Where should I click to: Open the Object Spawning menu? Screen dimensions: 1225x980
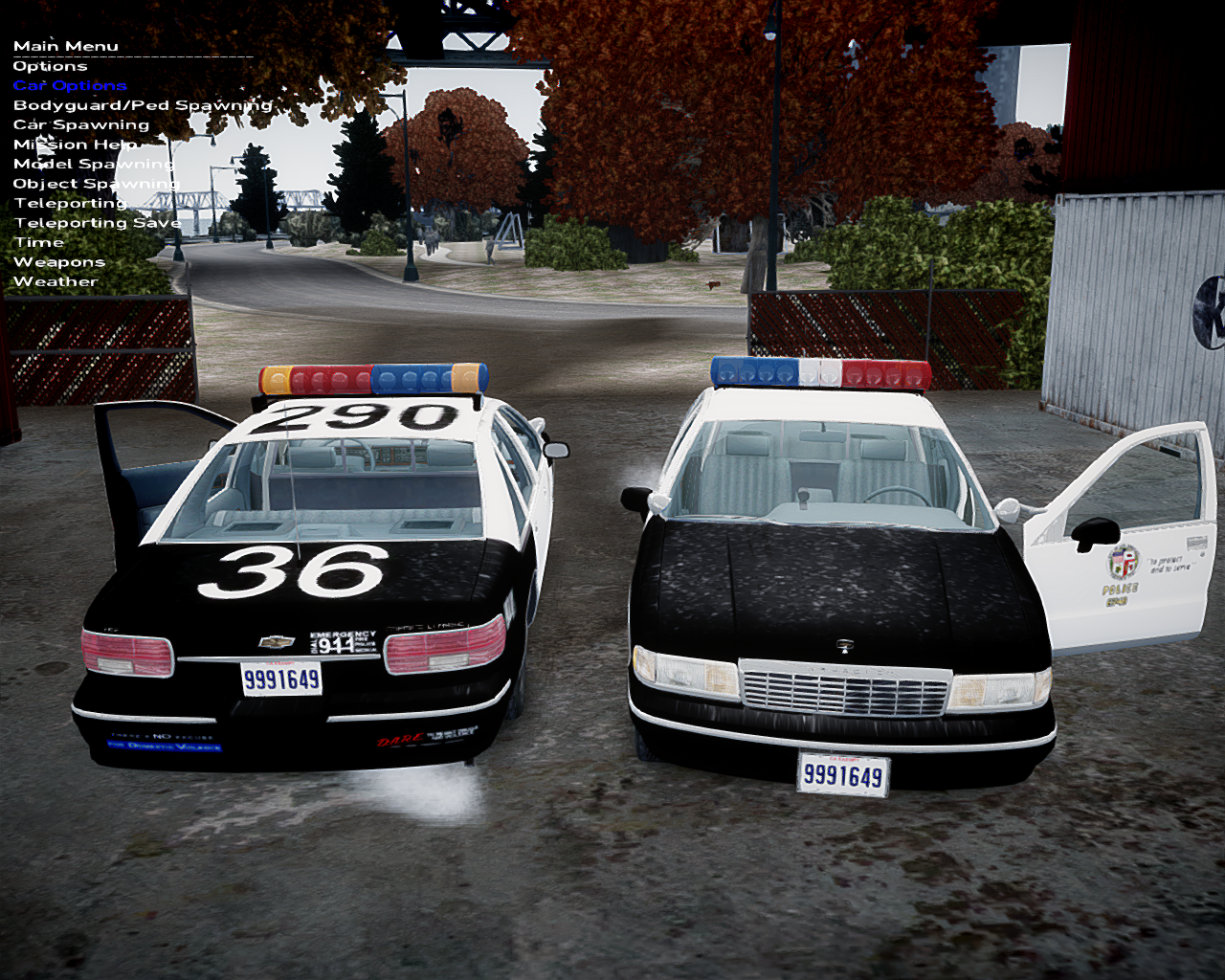tap(96, 184)
